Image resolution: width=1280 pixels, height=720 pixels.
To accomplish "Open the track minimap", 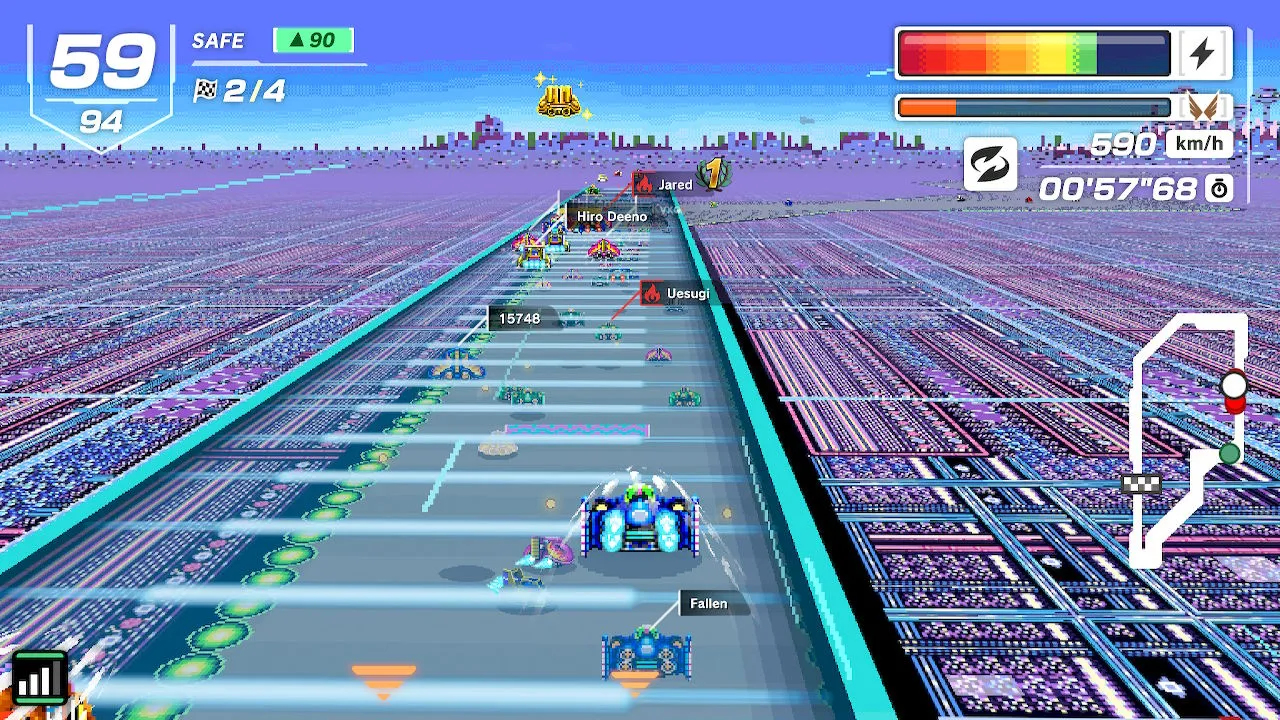I will point(1190,440).
